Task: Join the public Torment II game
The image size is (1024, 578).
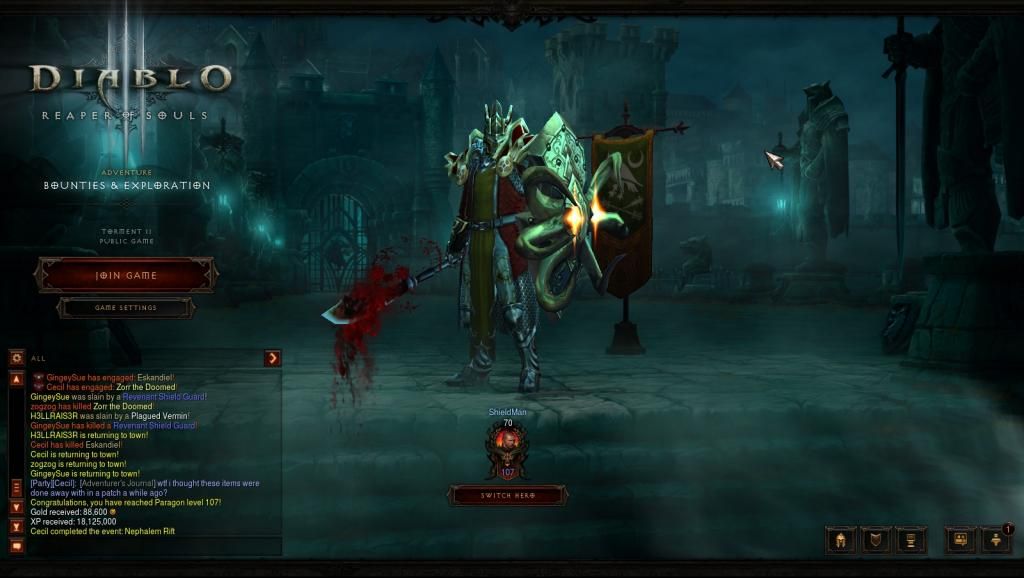Action: pos(126,275)
